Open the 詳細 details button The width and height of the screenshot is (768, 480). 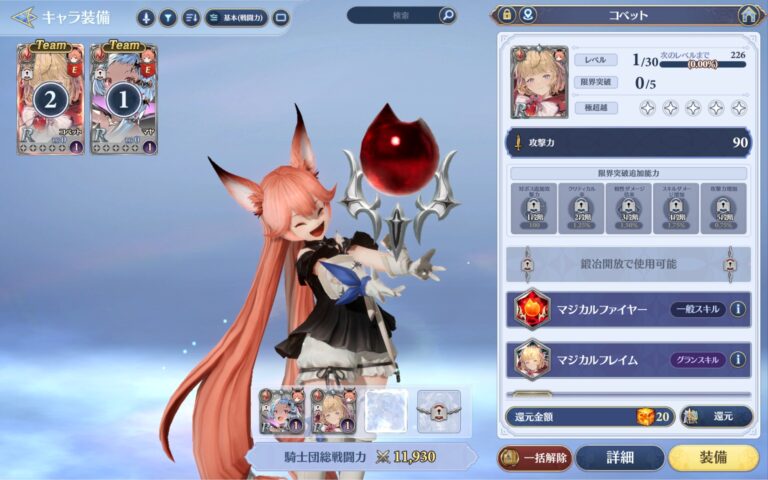coord(619,458)
